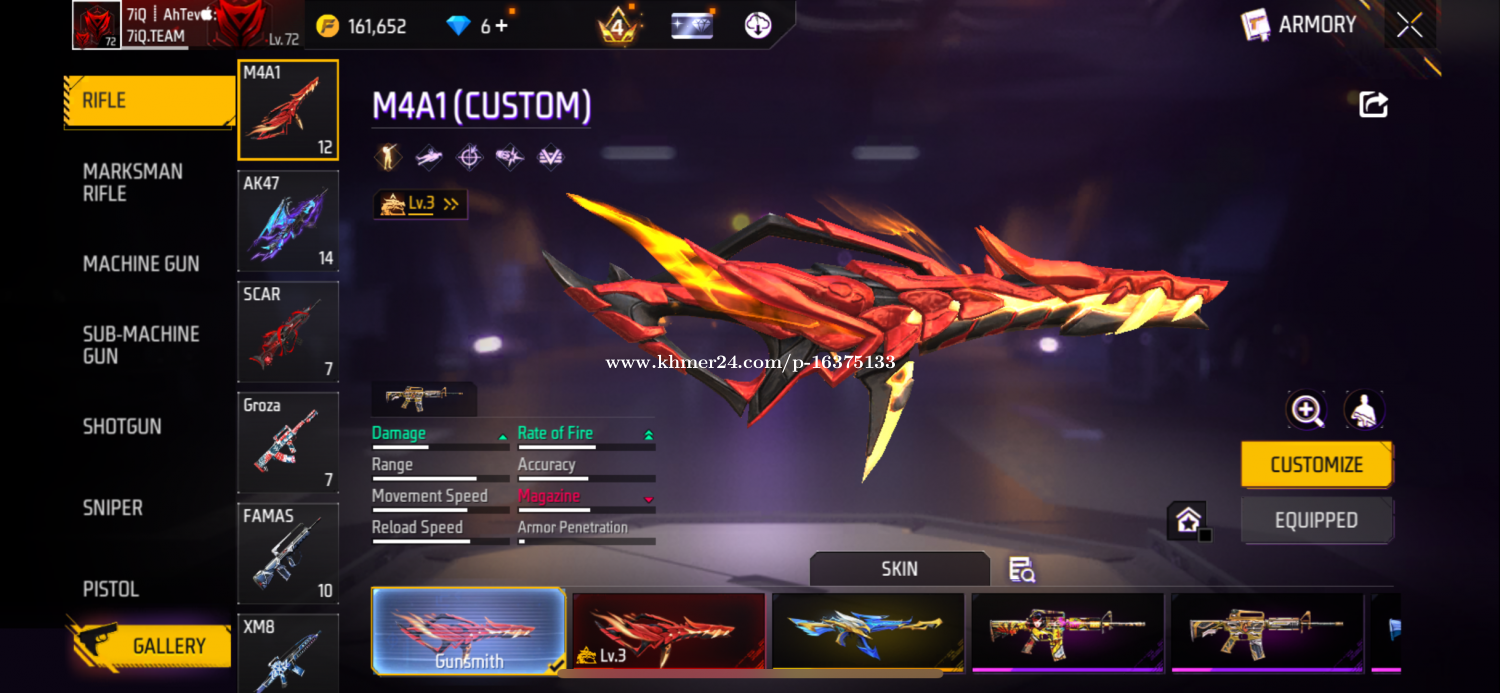Viewport: 1500px width, 693px height.
Task: Switch to the Sniper category
Action: (113, 508)
